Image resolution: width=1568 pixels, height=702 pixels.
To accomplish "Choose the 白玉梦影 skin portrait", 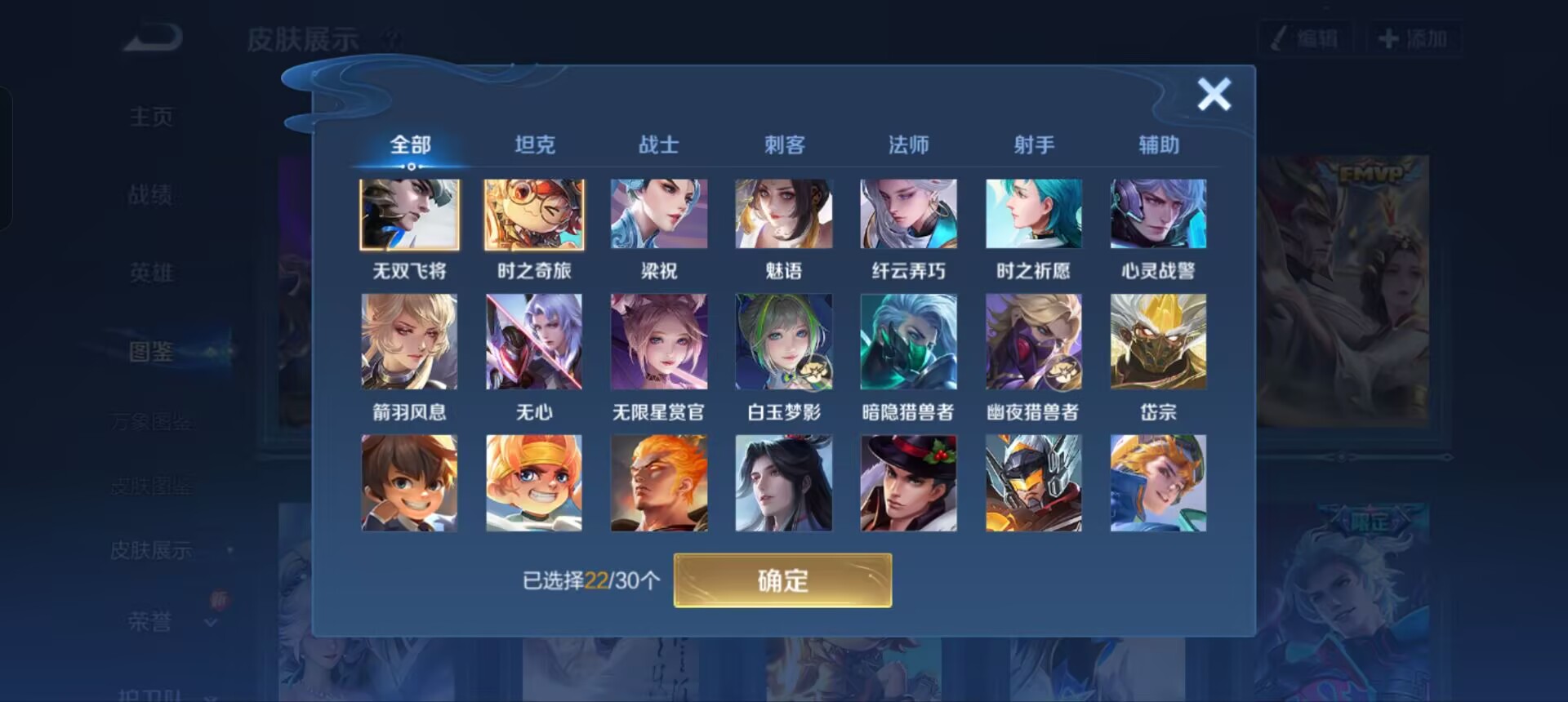I will [x=784, y=341].
